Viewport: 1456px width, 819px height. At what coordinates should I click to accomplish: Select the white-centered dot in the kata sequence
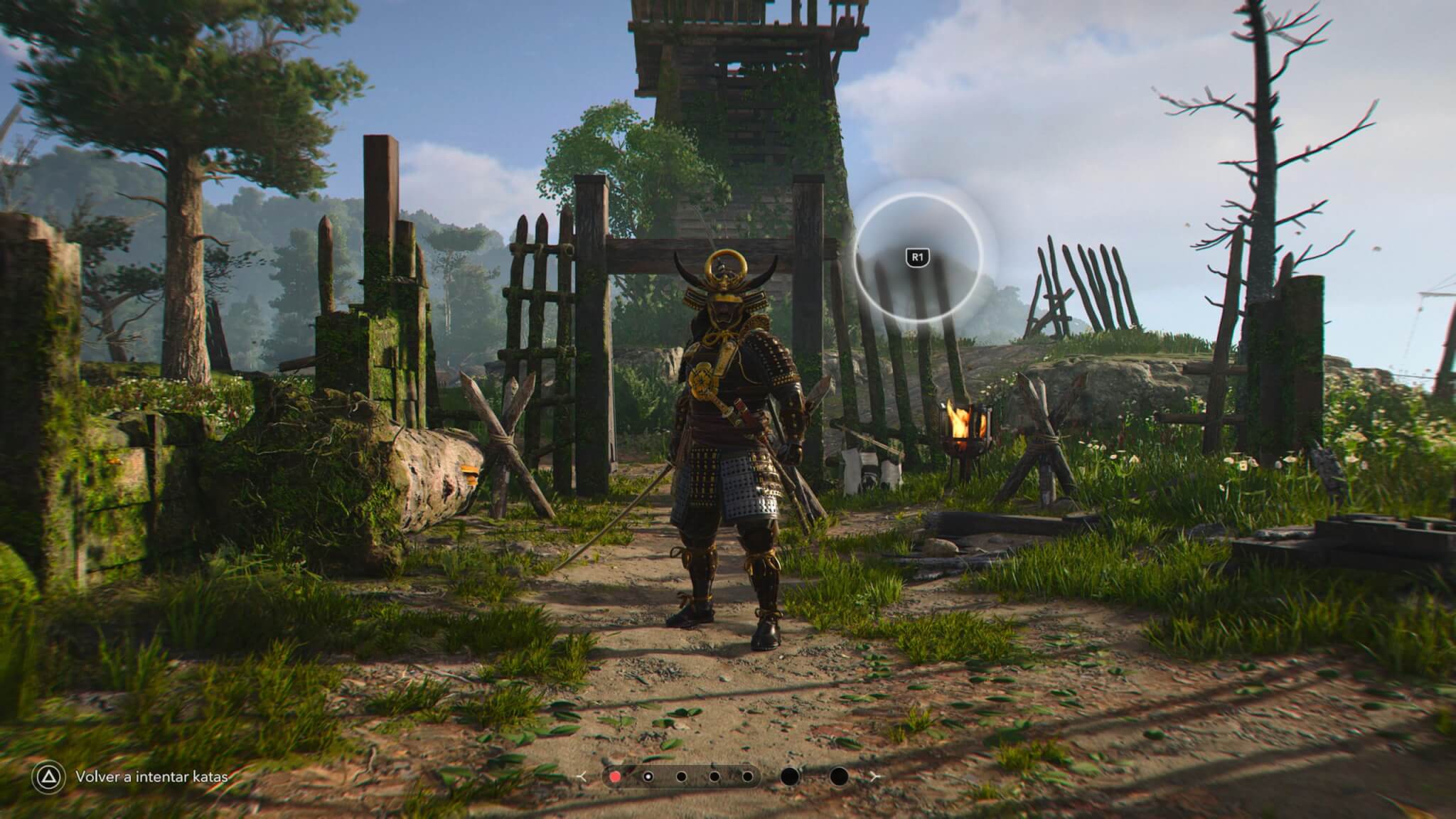point(648,776)
